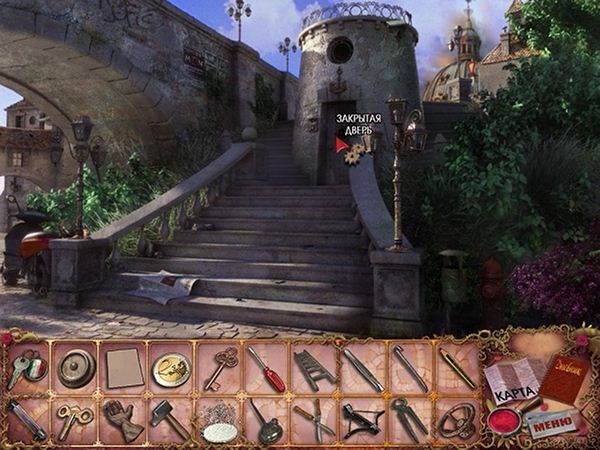Image resolution: width=600 pixels, height=450 pixels.
Task: Select the garden shears
Action: pos(315,418)
